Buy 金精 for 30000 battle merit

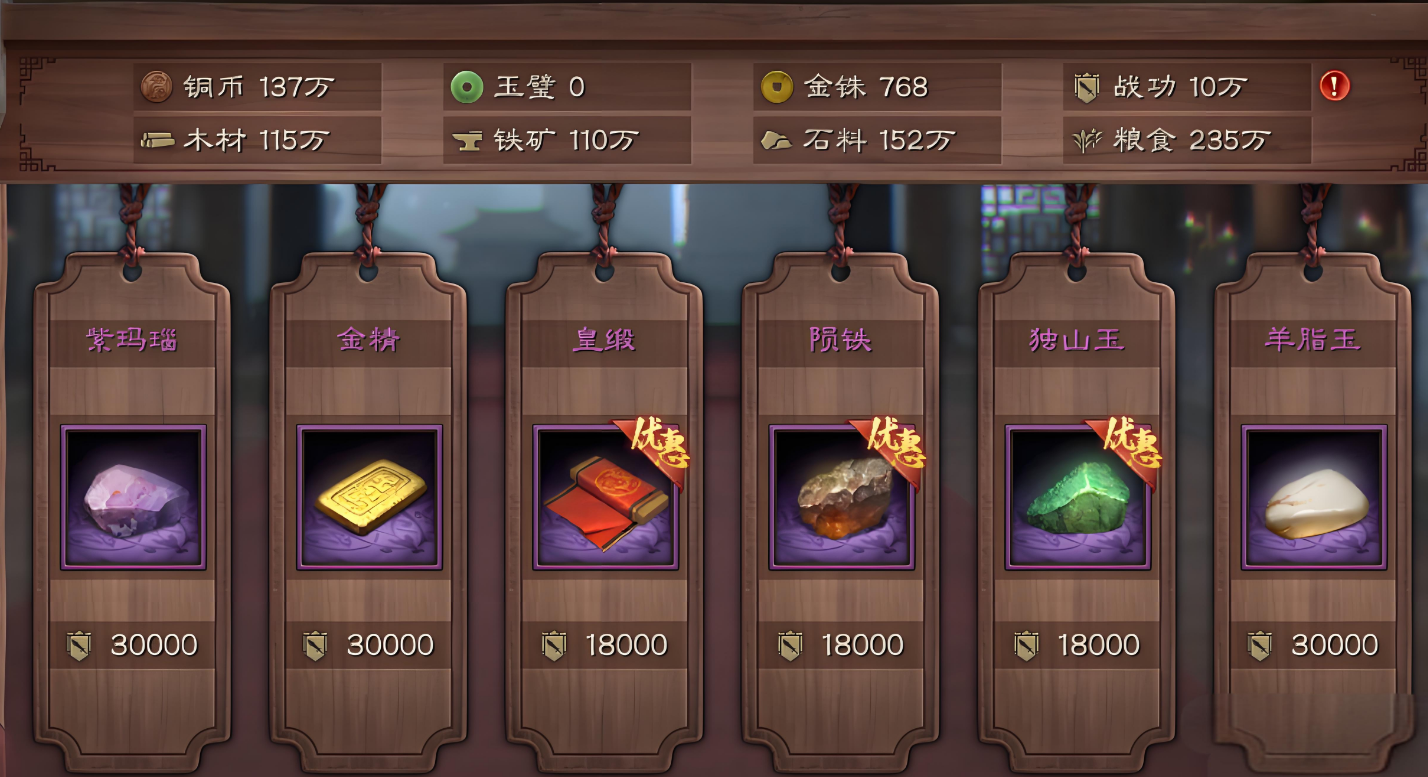click(369, 645)
